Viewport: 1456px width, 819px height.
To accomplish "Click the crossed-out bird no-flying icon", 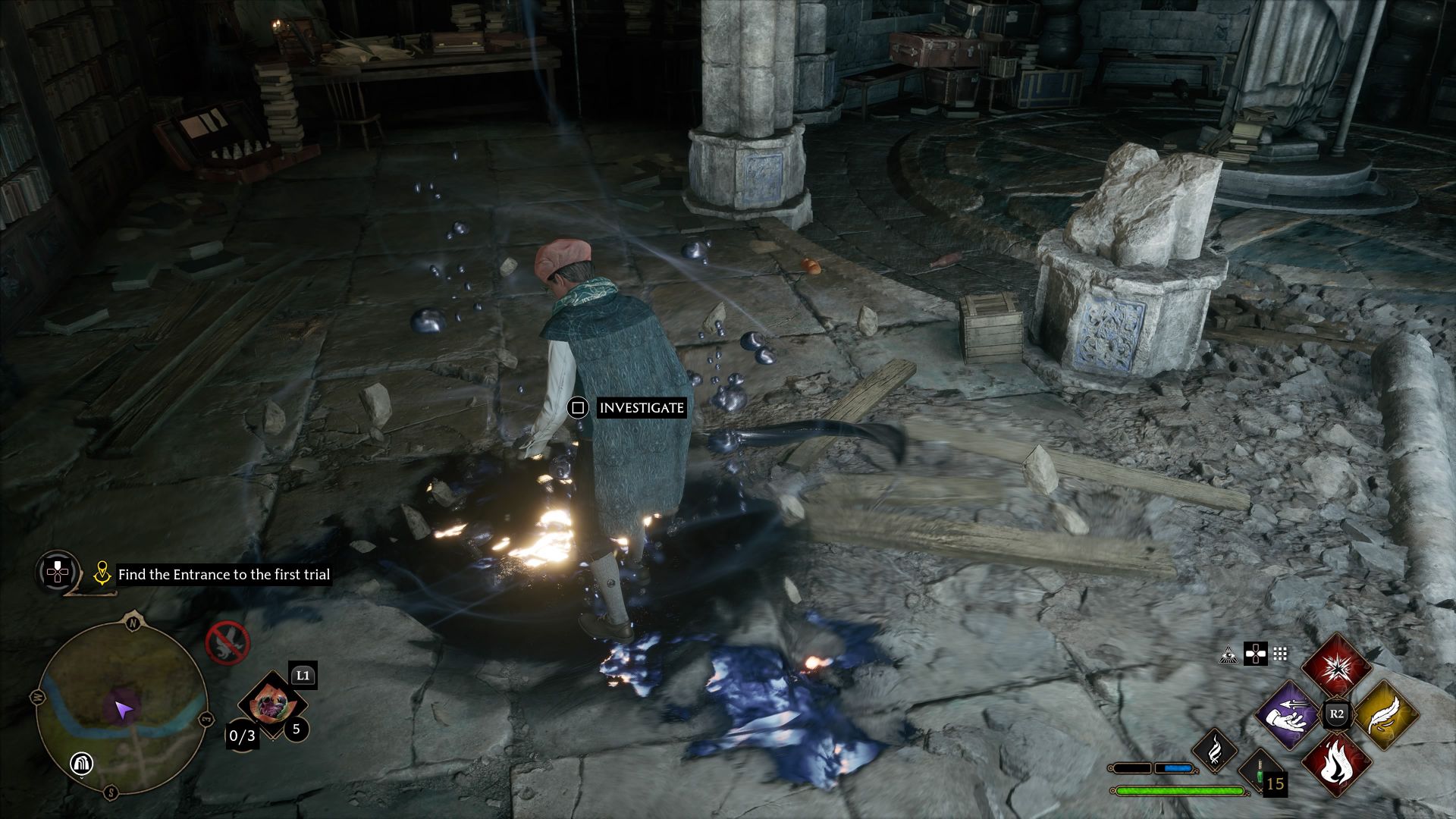I will click(227, 642).
